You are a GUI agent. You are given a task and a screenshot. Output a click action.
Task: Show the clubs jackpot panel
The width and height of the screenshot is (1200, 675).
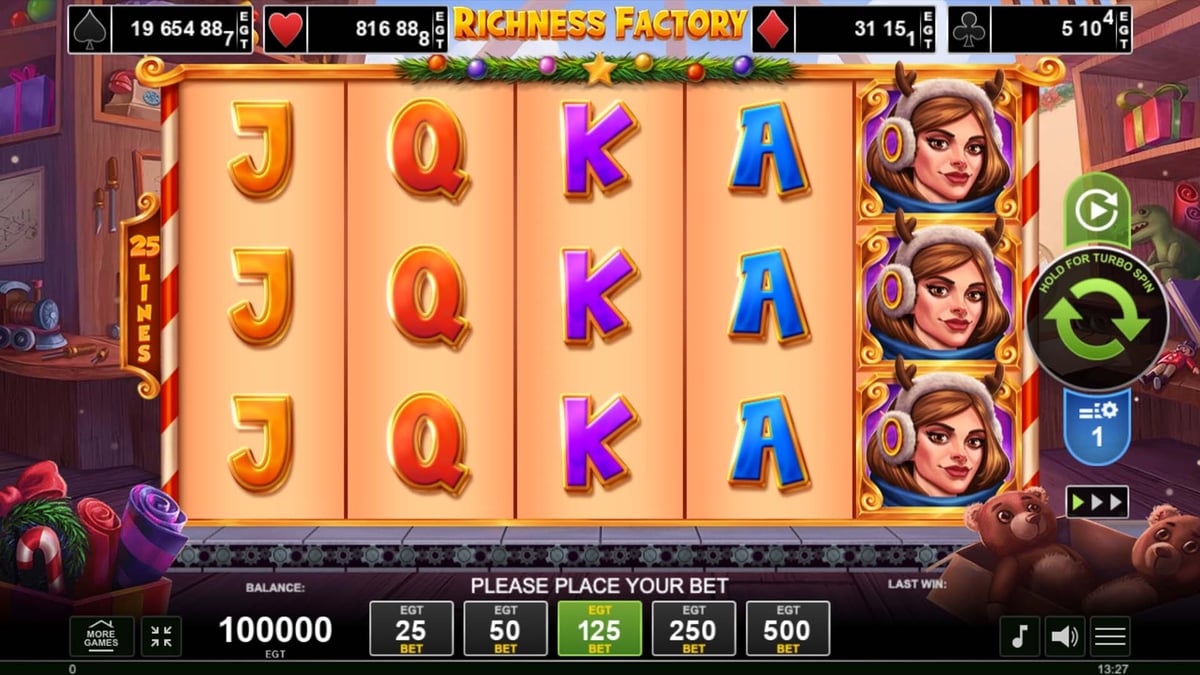[1040, 30]
